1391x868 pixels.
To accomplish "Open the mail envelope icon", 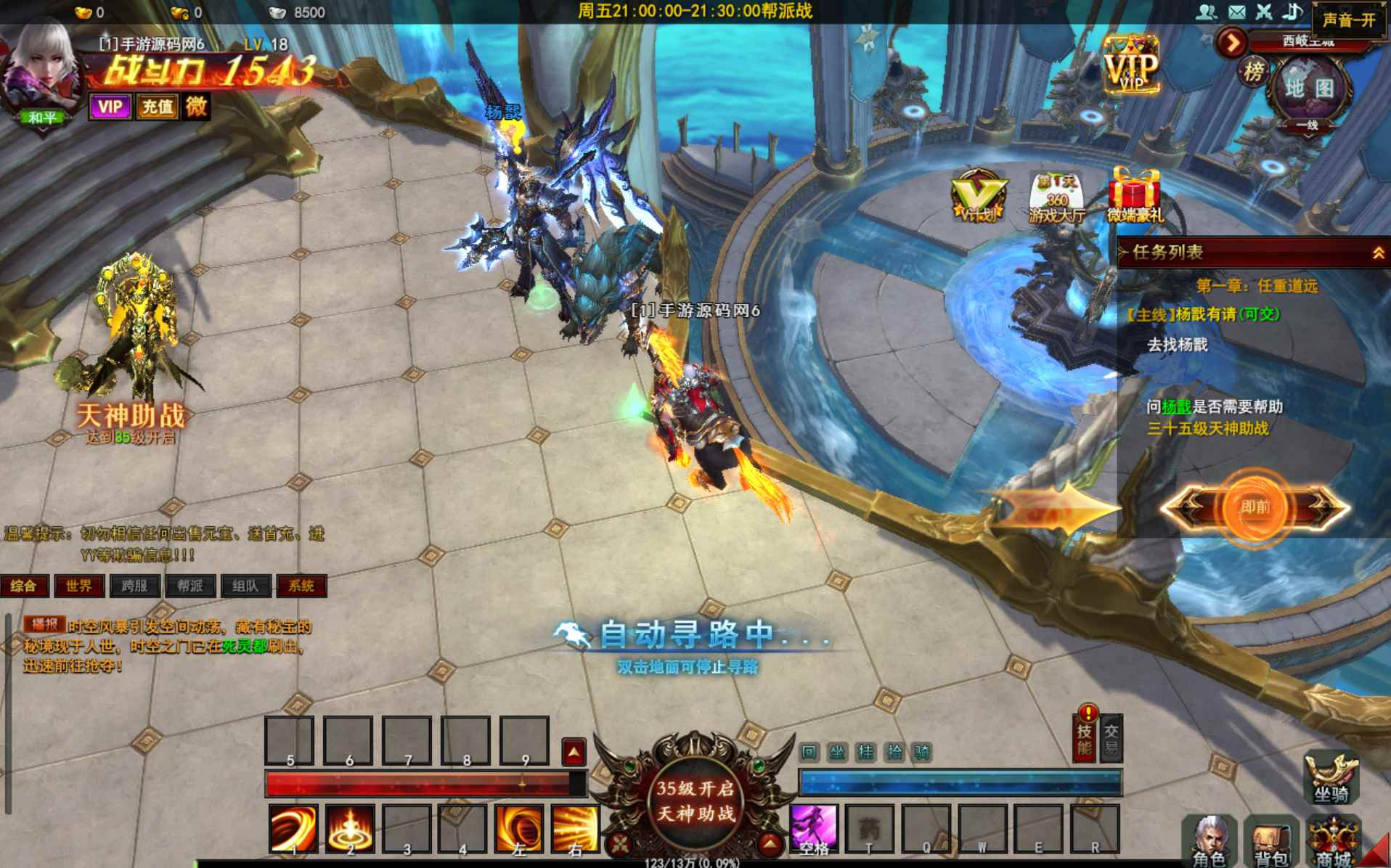I will click(1236, 12).
